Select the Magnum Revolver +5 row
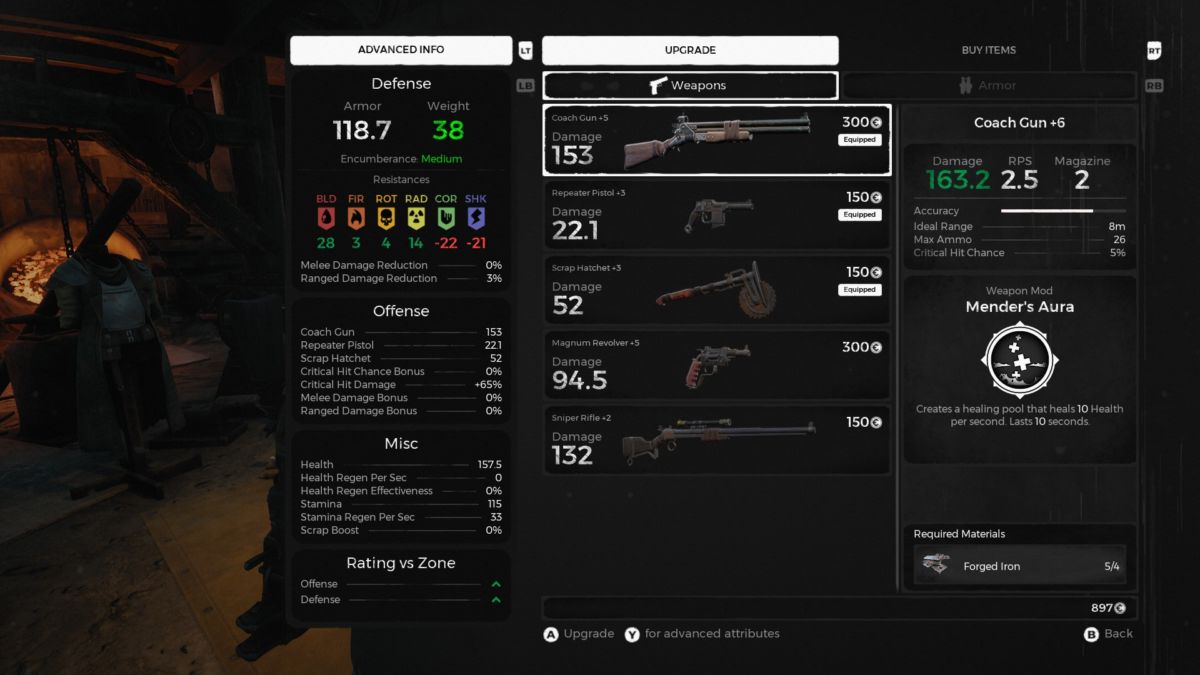The width and height of the screenshot is (1200, 675). click(716, 365)
